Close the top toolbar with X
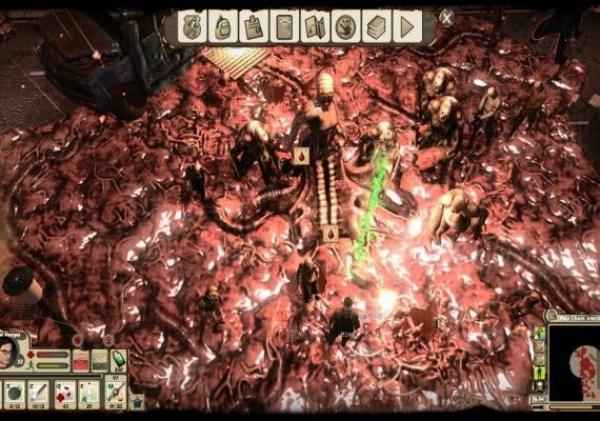 (447, 17)
